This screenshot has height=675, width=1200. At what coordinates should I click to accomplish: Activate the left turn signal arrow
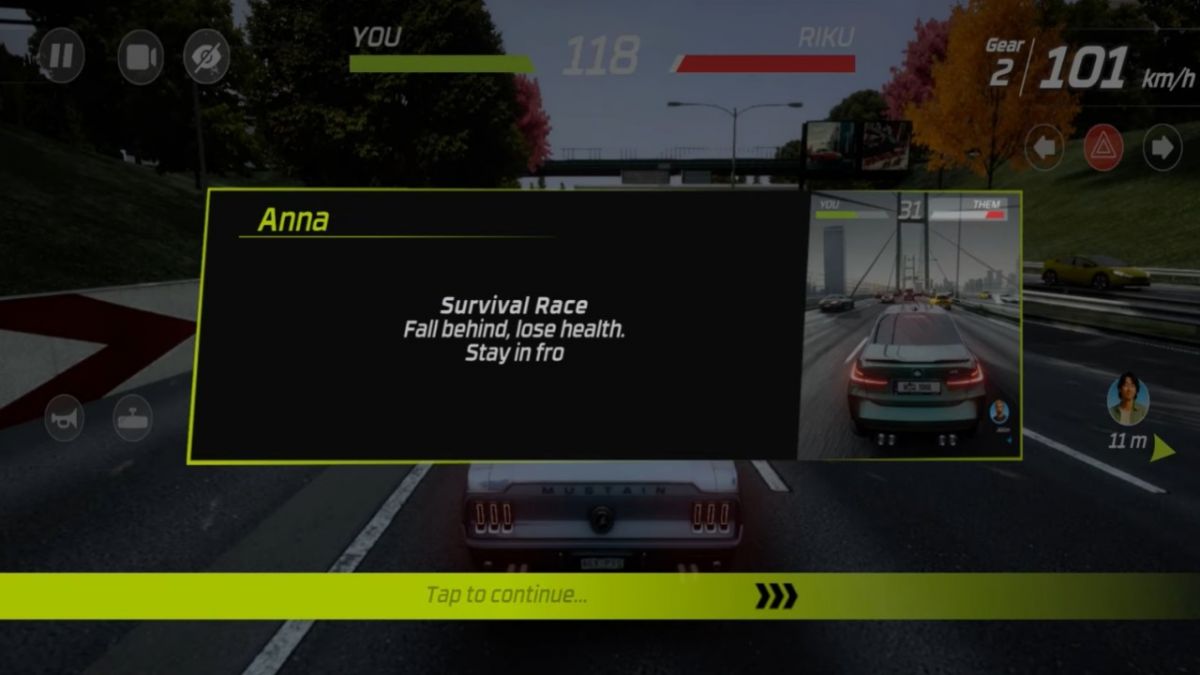[1044, 149]
